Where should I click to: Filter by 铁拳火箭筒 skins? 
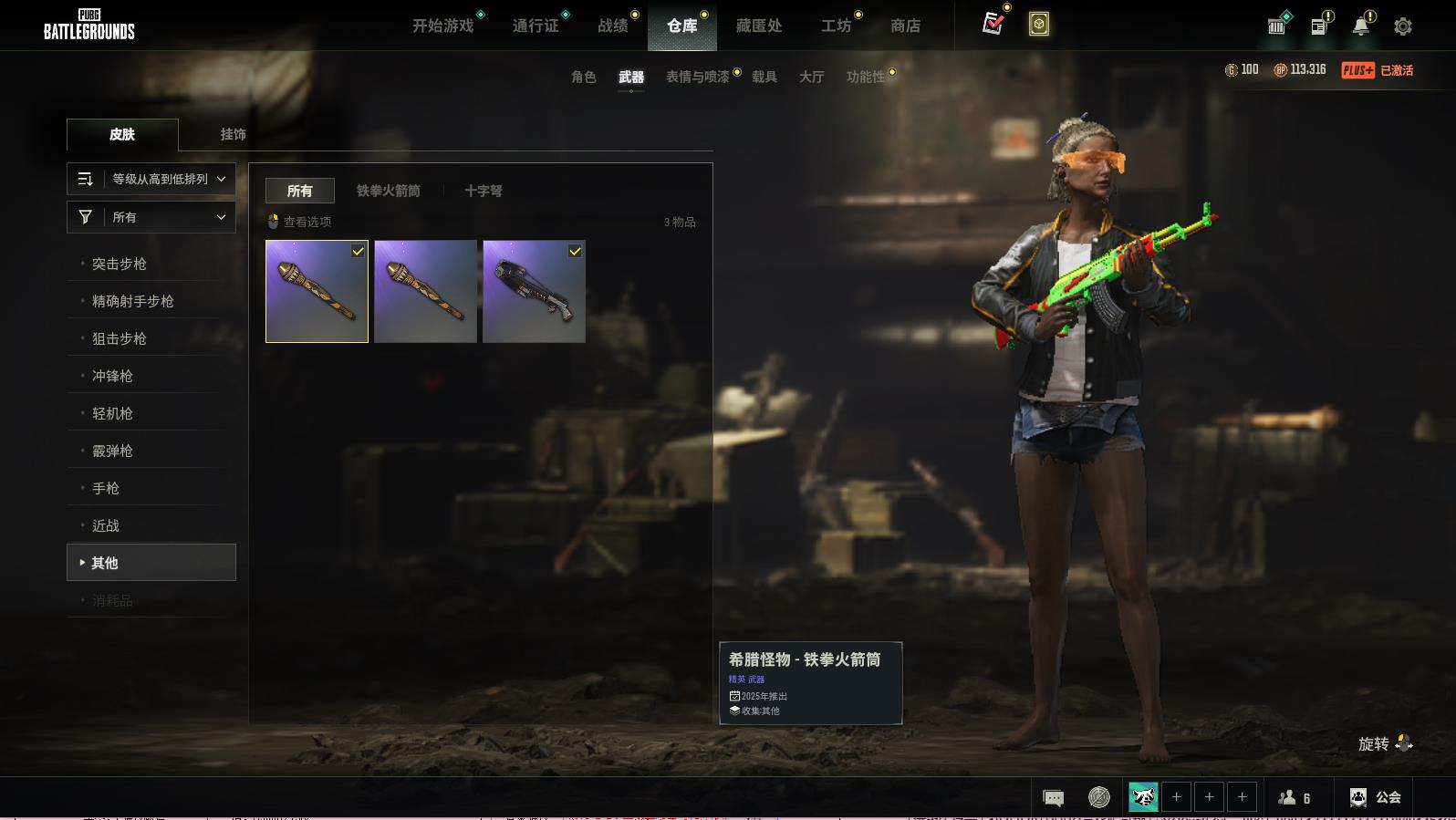[x=389, y=191]
